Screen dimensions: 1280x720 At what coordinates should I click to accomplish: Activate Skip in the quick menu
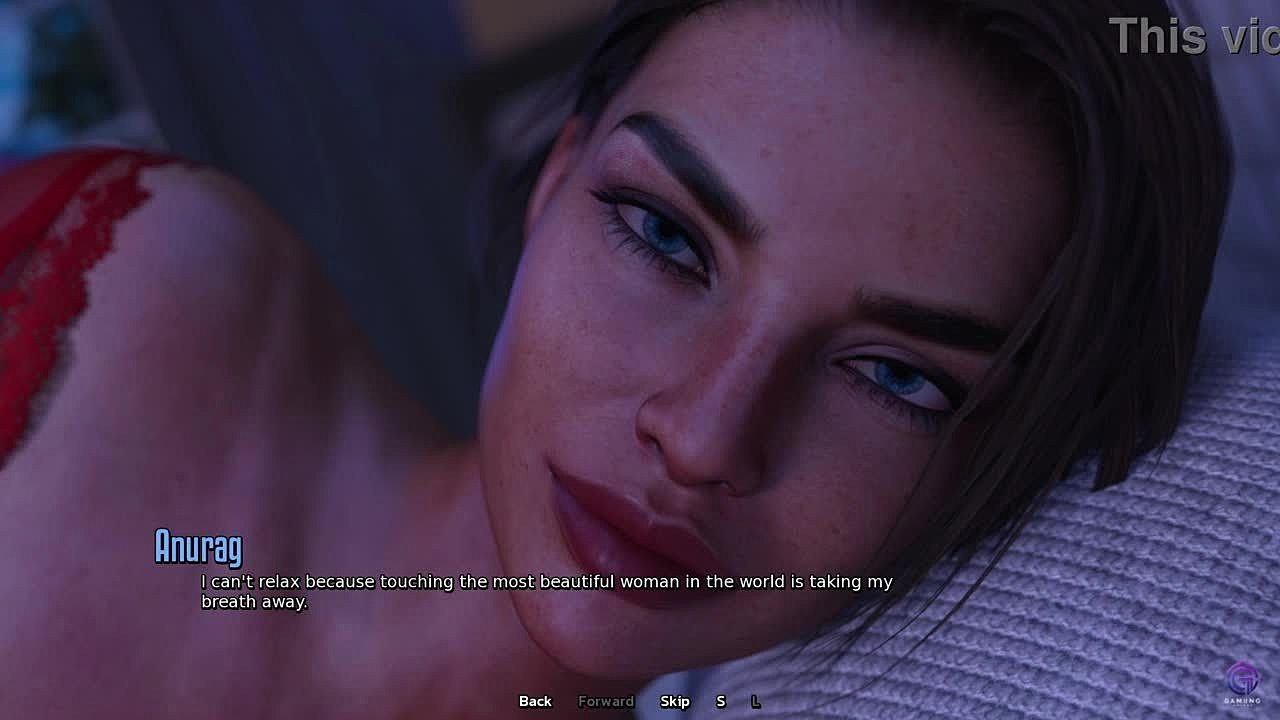click(675, 701)
